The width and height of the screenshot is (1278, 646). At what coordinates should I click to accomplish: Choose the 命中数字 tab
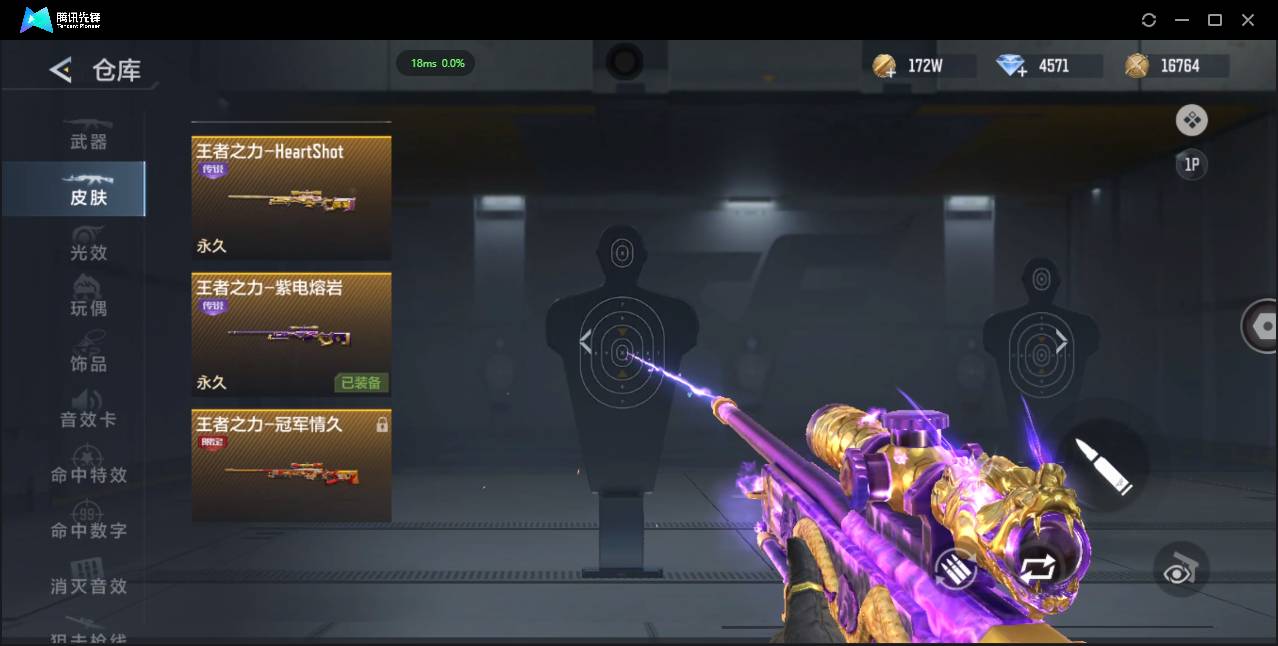[x=88, y=530]
